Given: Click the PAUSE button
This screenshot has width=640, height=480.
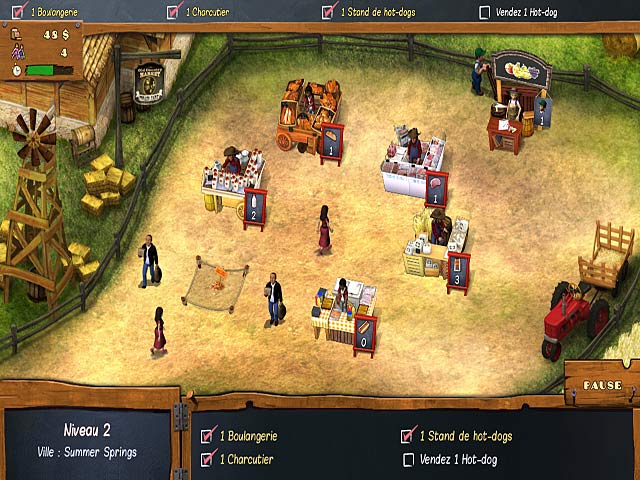Looking at the screenshot, I should [x=602, y=385].
